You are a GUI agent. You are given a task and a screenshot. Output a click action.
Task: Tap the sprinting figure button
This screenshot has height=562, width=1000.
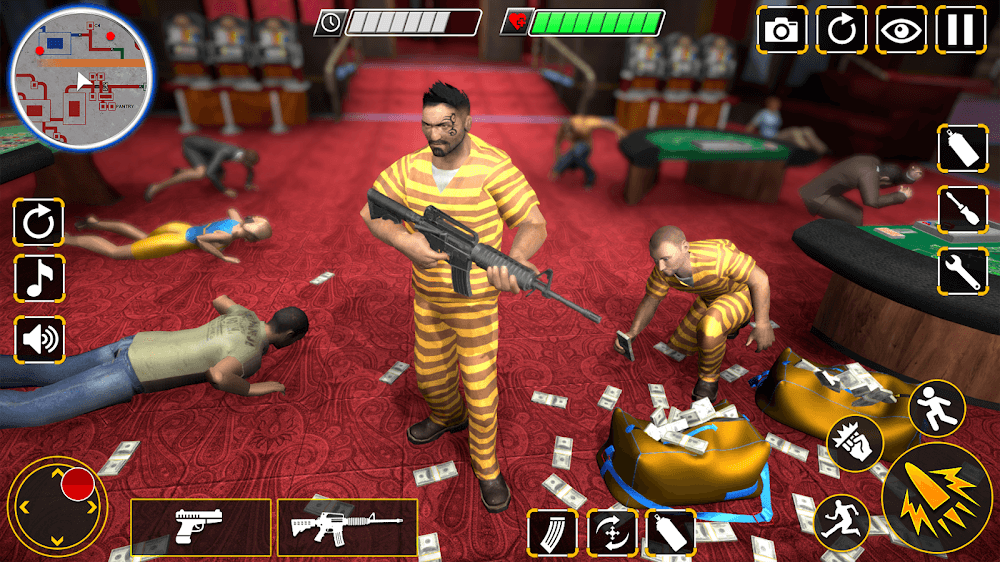click(x=841, y=522)
